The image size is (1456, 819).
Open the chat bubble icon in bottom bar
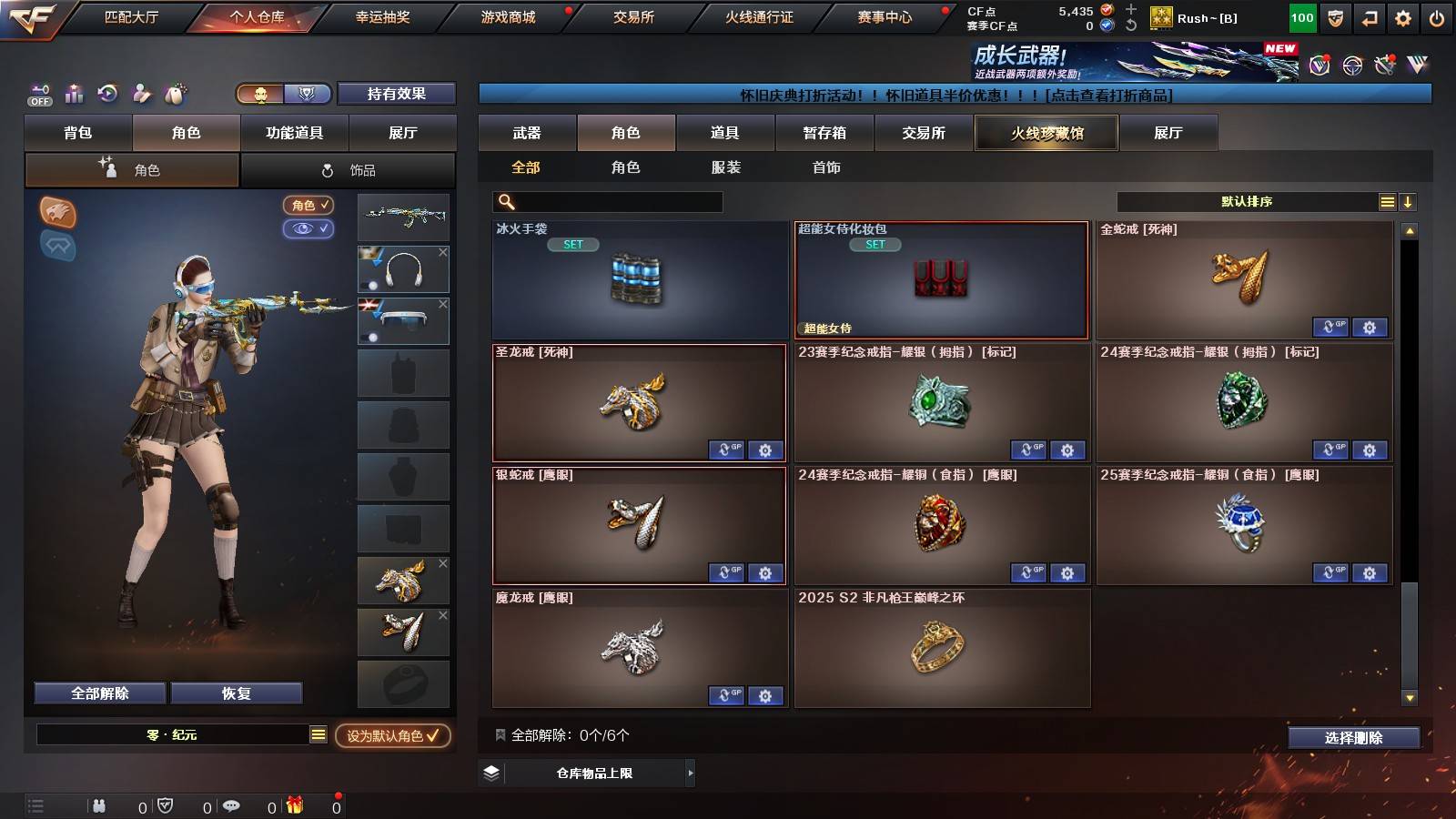pyautogui.click(x=231, y=805)
